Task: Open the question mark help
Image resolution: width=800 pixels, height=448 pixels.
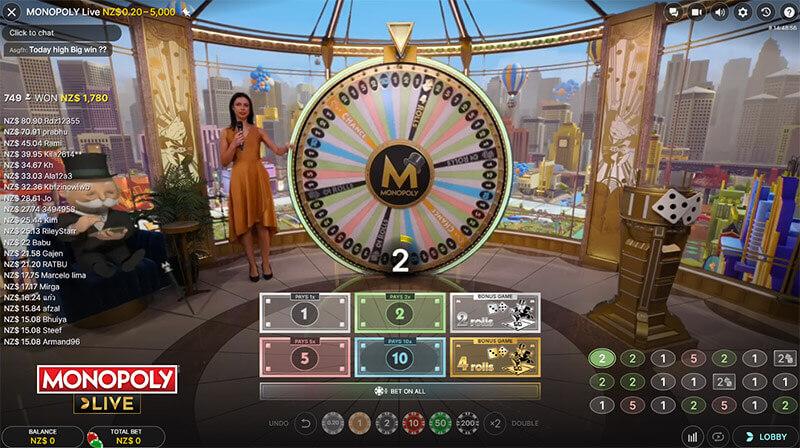Action: 788,12
